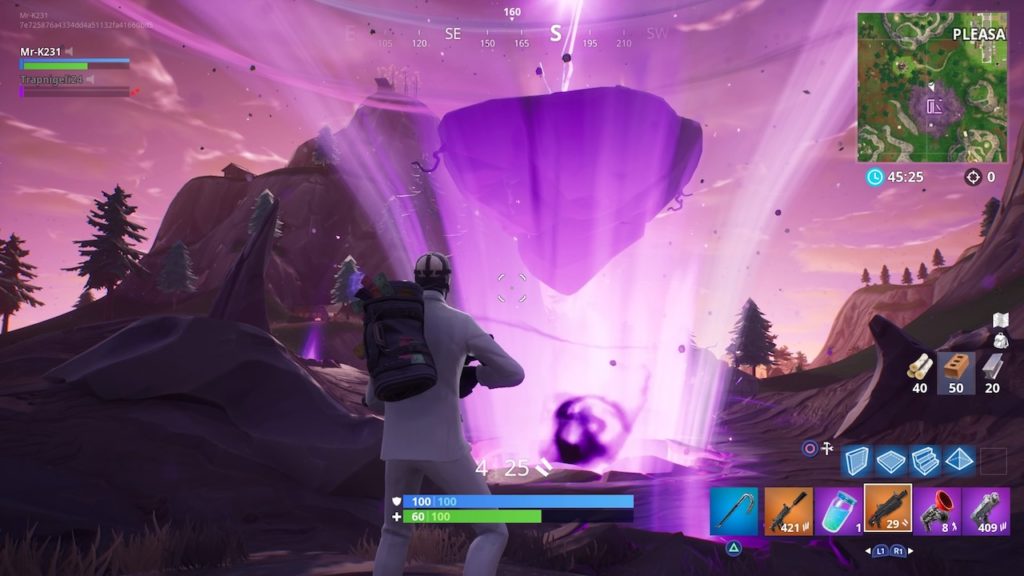Select the wall building piece
Screen dimensions: 1024x576
click(857, 461)
